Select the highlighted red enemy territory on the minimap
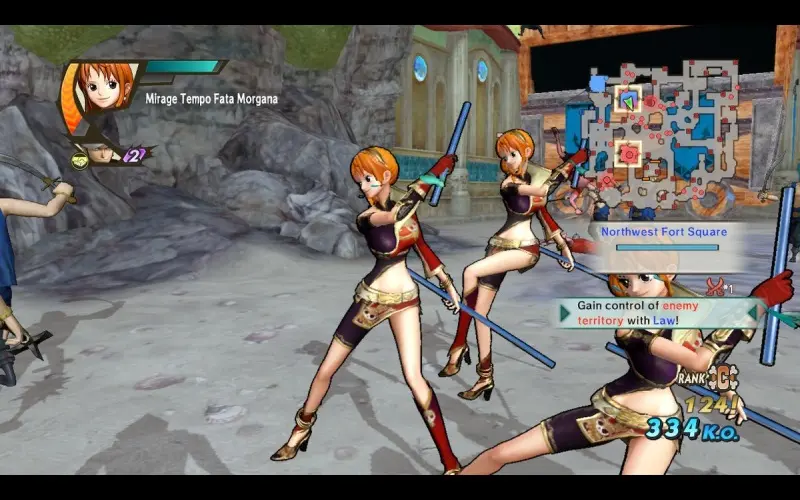This screenshot has width=800, height=500. click(x=628, y=153)
